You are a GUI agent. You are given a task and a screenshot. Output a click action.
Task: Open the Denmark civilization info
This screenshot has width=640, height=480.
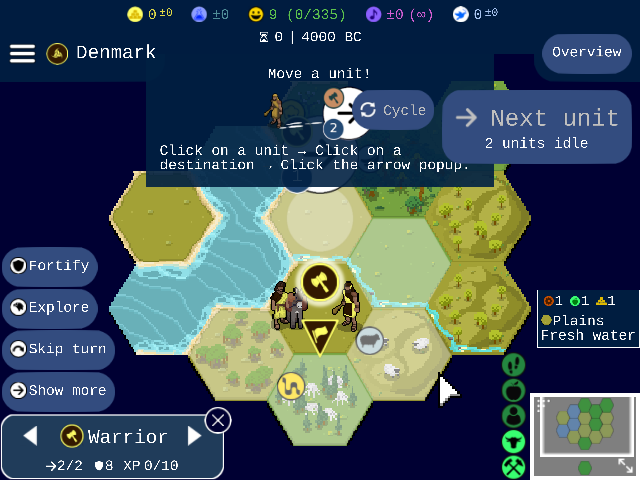click(x=102, y=52)
